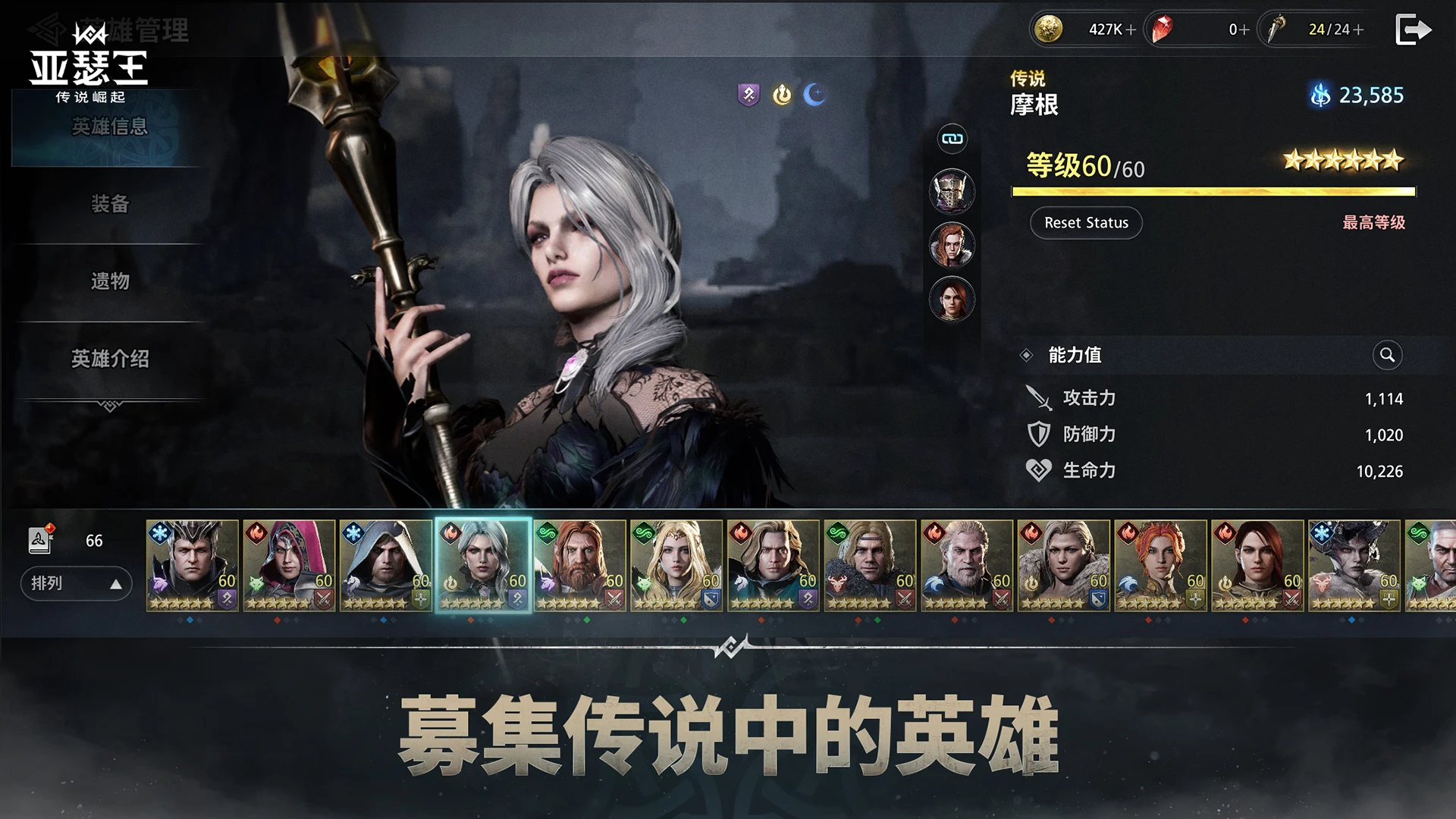Open the gold coin currency panel
This screenshot has width=1456, height=819.
point(1049,30)
